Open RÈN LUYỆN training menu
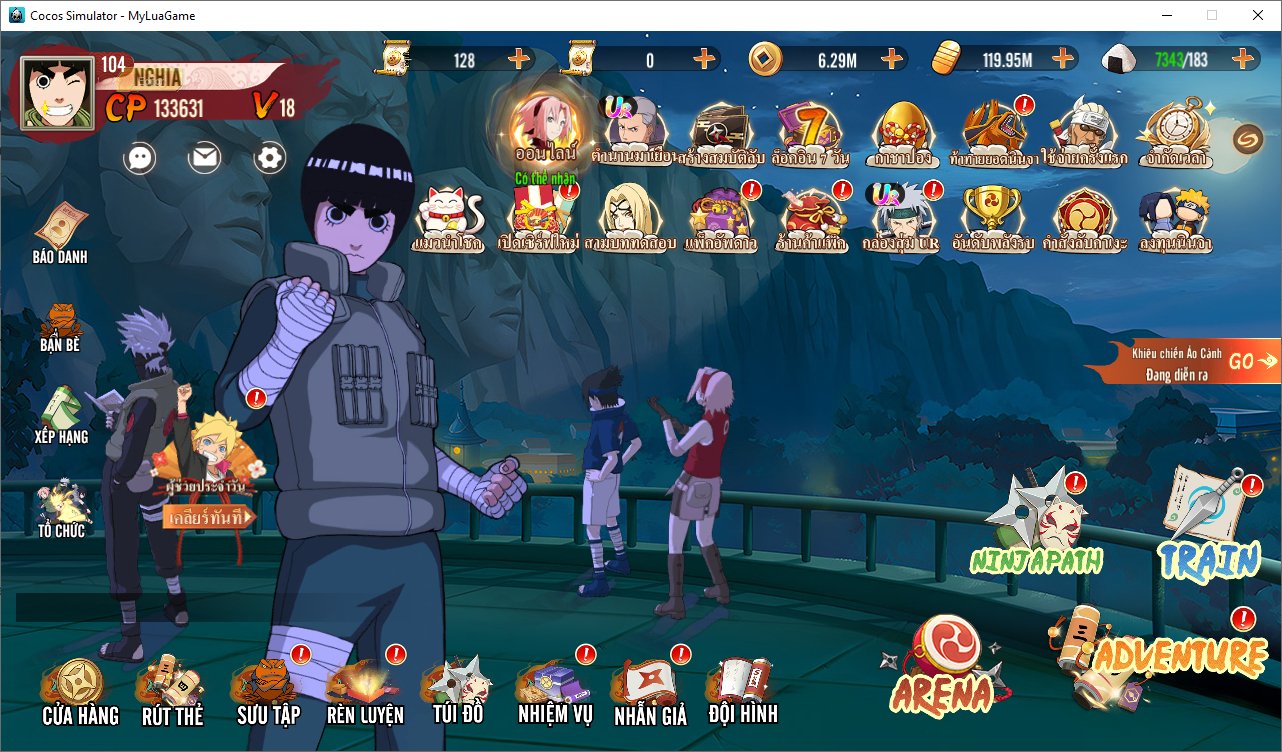This screenshot has width=1282, height=752. coord(365,692)
